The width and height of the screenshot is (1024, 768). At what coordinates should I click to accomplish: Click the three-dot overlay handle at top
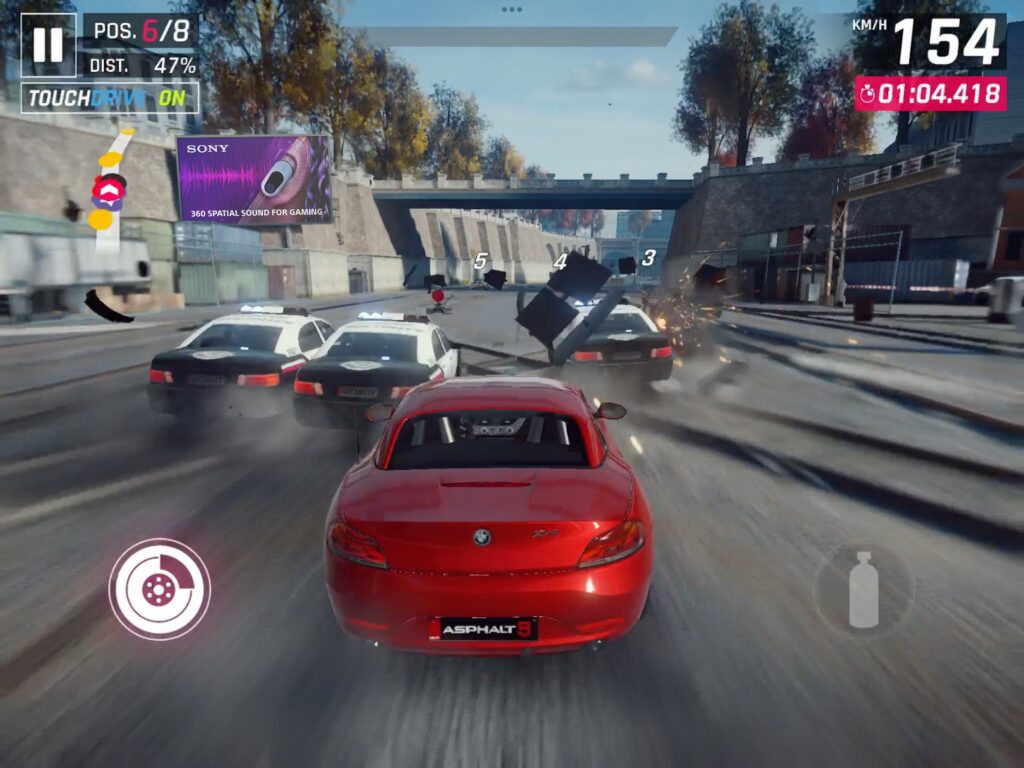(512, 9)
